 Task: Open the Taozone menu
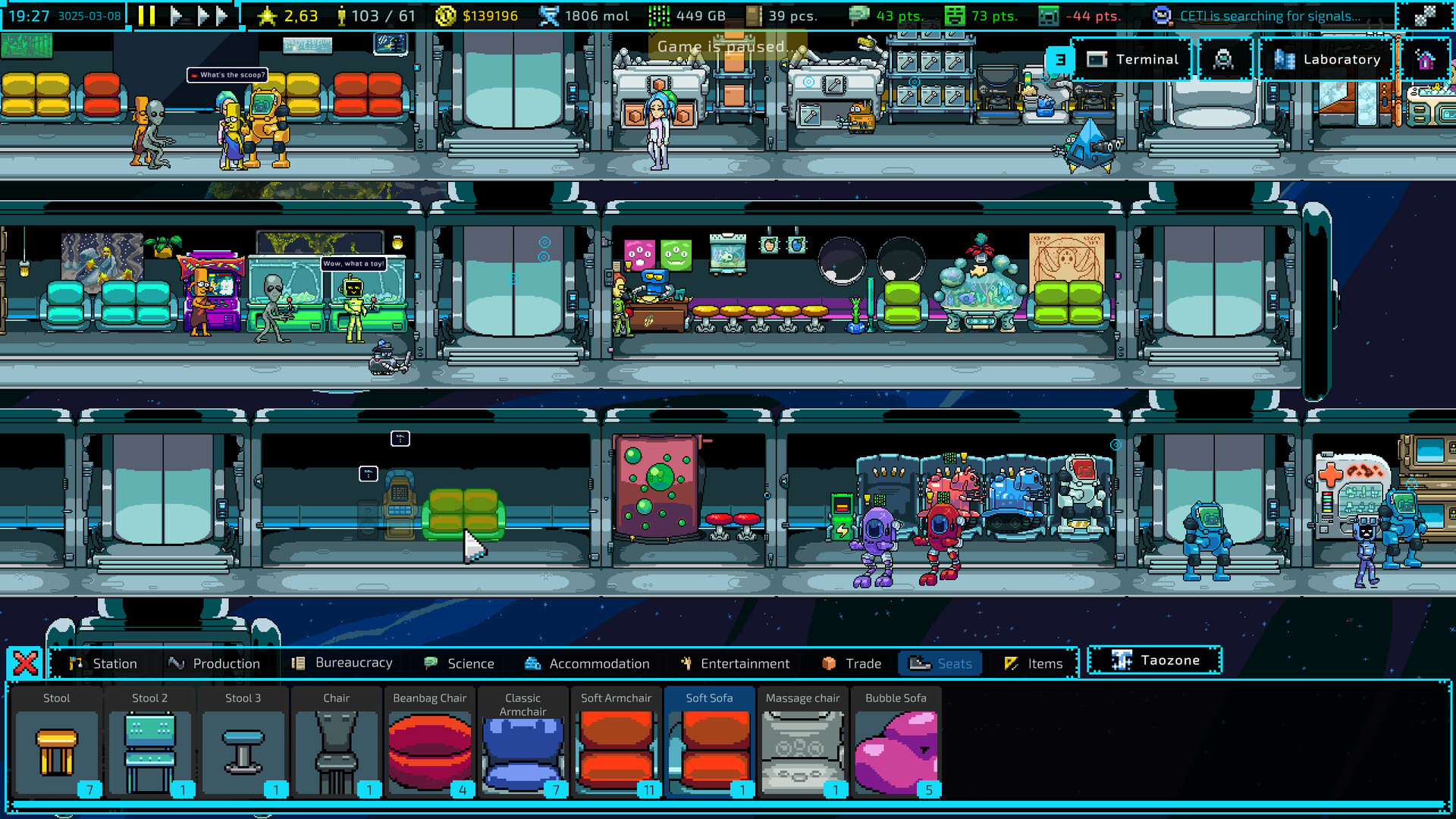pyautogui.click(x=1153, y=660)
